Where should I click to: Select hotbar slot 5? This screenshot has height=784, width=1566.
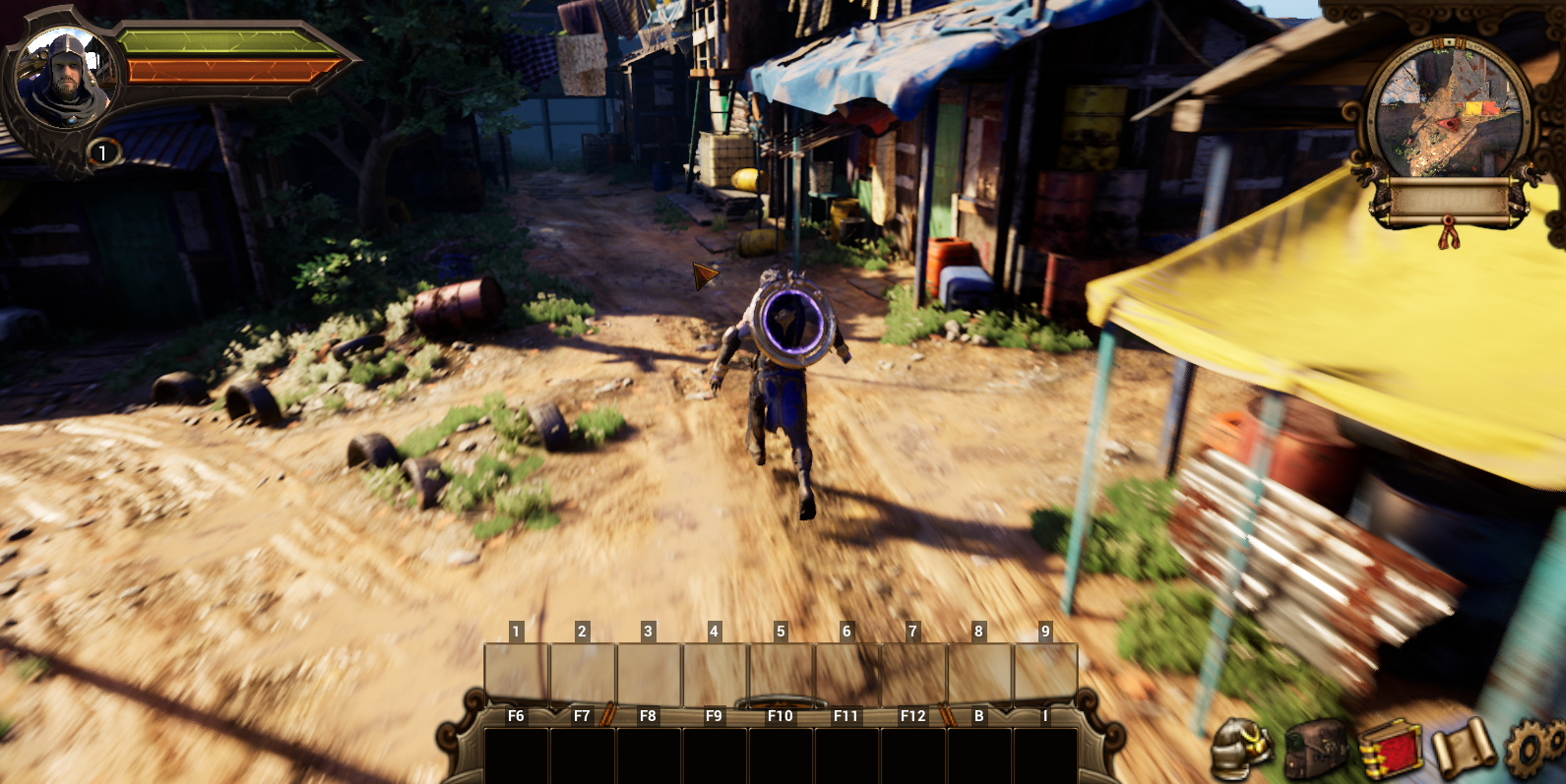tap(780, 669)
